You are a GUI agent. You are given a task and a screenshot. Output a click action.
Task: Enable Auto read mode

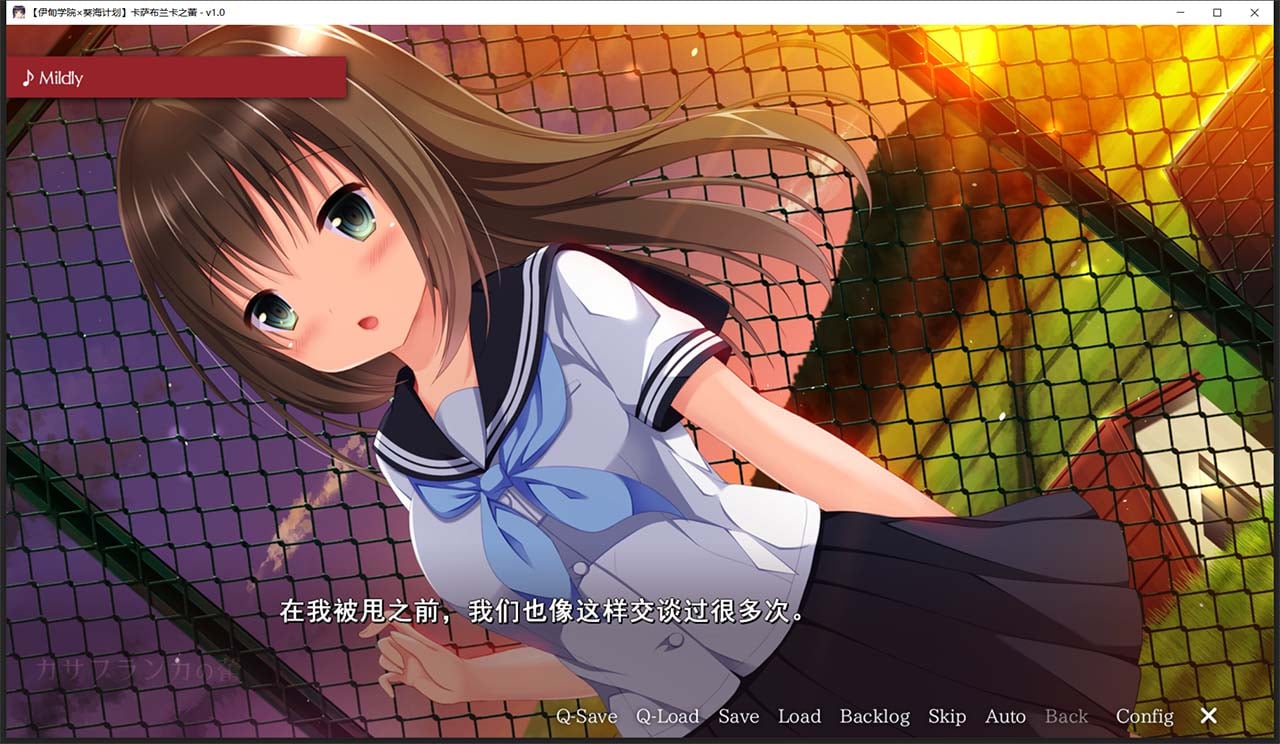pos(1006,717)
